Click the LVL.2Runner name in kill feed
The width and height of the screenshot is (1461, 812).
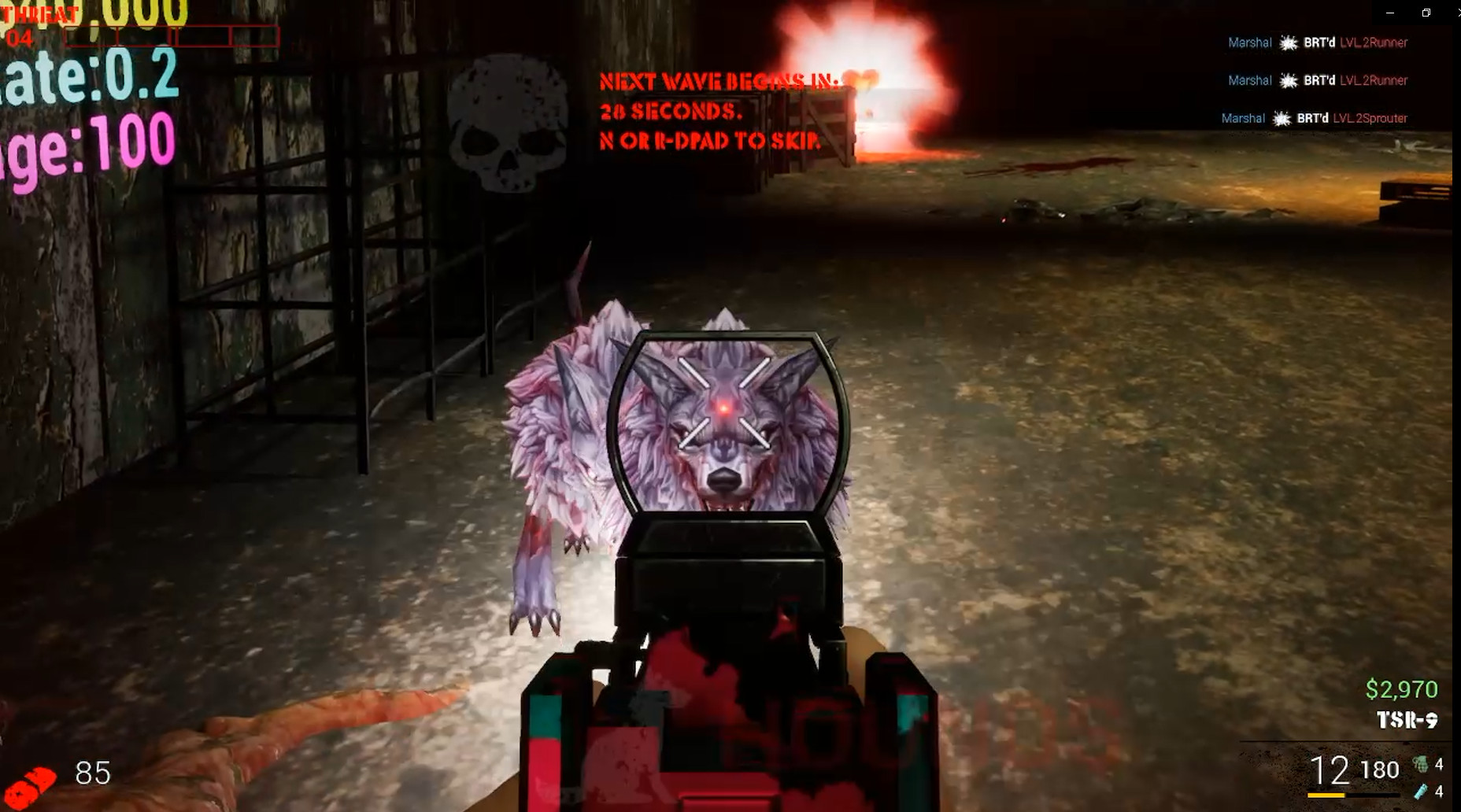click(x=1374, y=43)
